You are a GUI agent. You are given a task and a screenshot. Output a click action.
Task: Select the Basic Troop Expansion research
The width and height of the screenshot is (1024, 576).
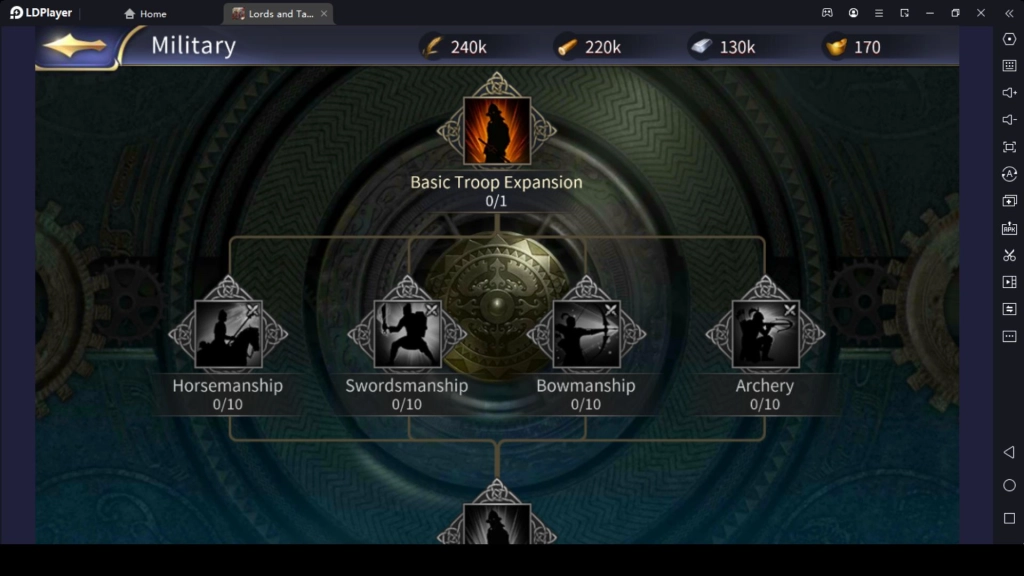click(x=497, y=131)
